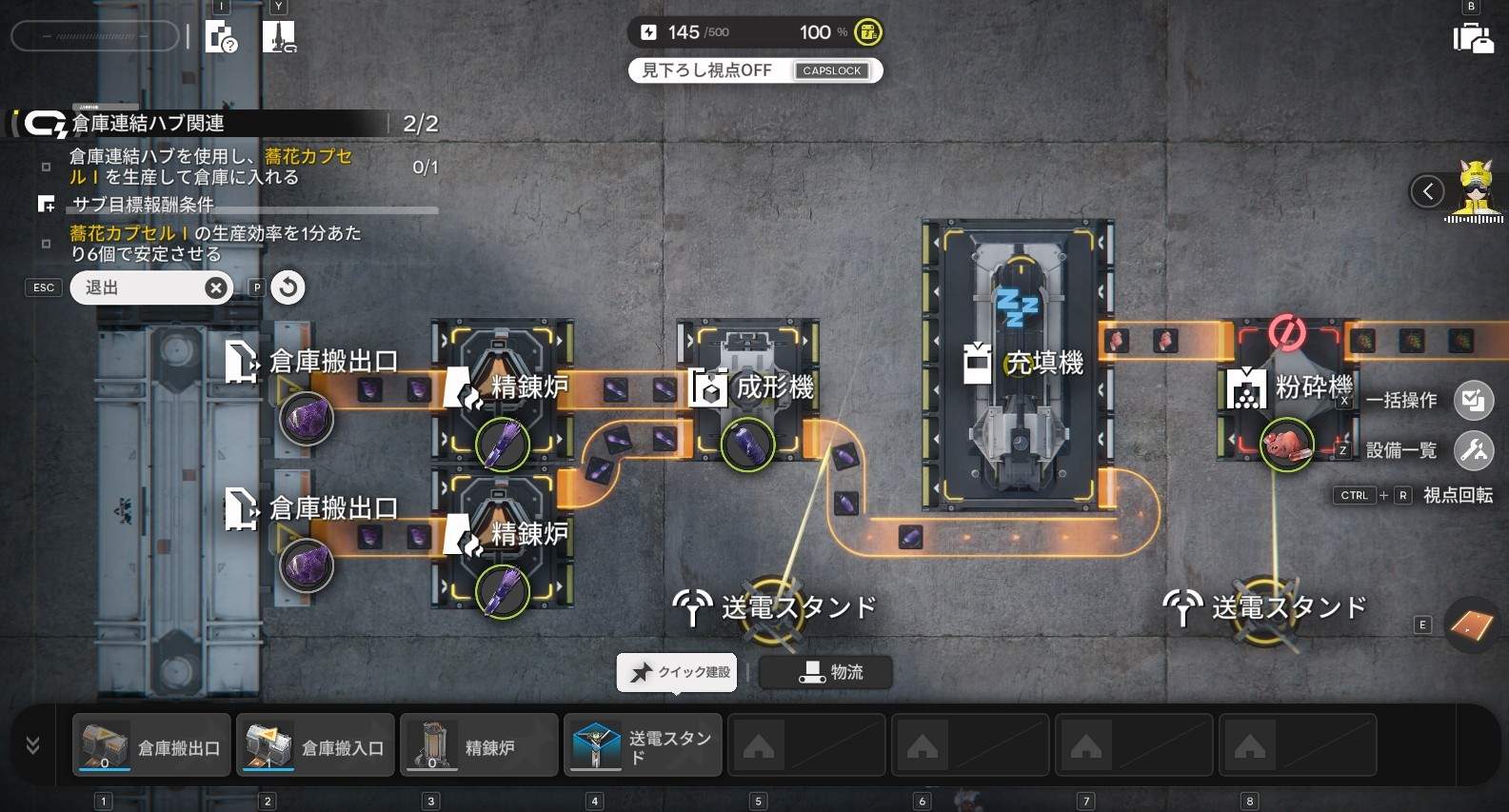Open the 物流 logistics tab
Image resolution: width=1509 pixels, height=812 pixels.
tap(825, 672)
